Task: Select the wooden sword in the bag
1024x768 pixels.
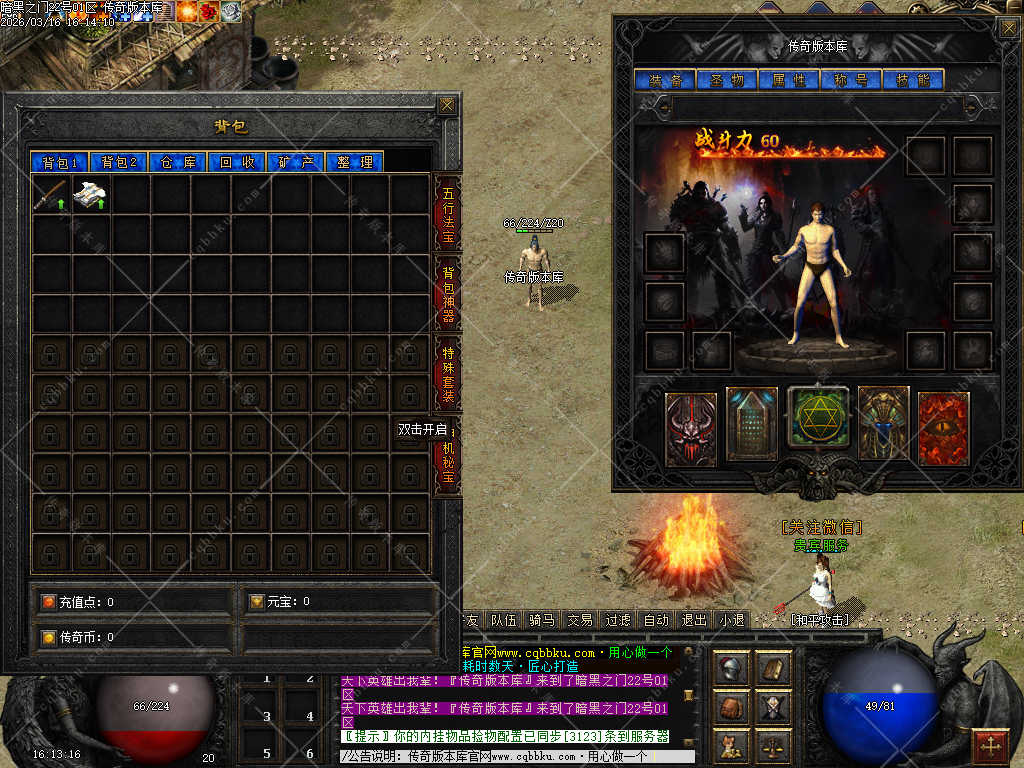Action: pos(51,194)
